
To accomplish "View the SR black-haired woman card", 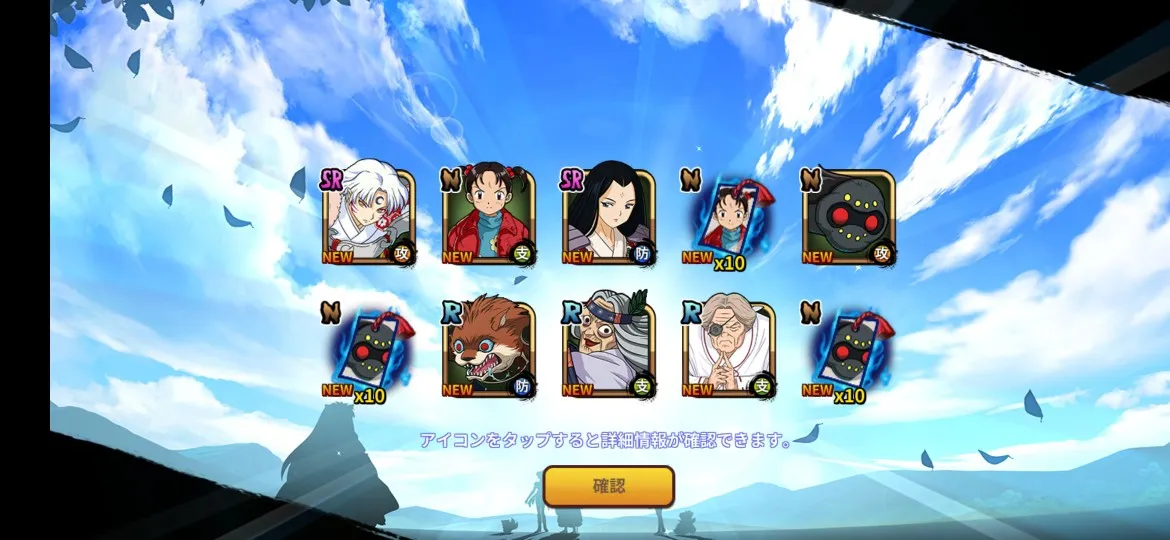I will pos(608,219).
